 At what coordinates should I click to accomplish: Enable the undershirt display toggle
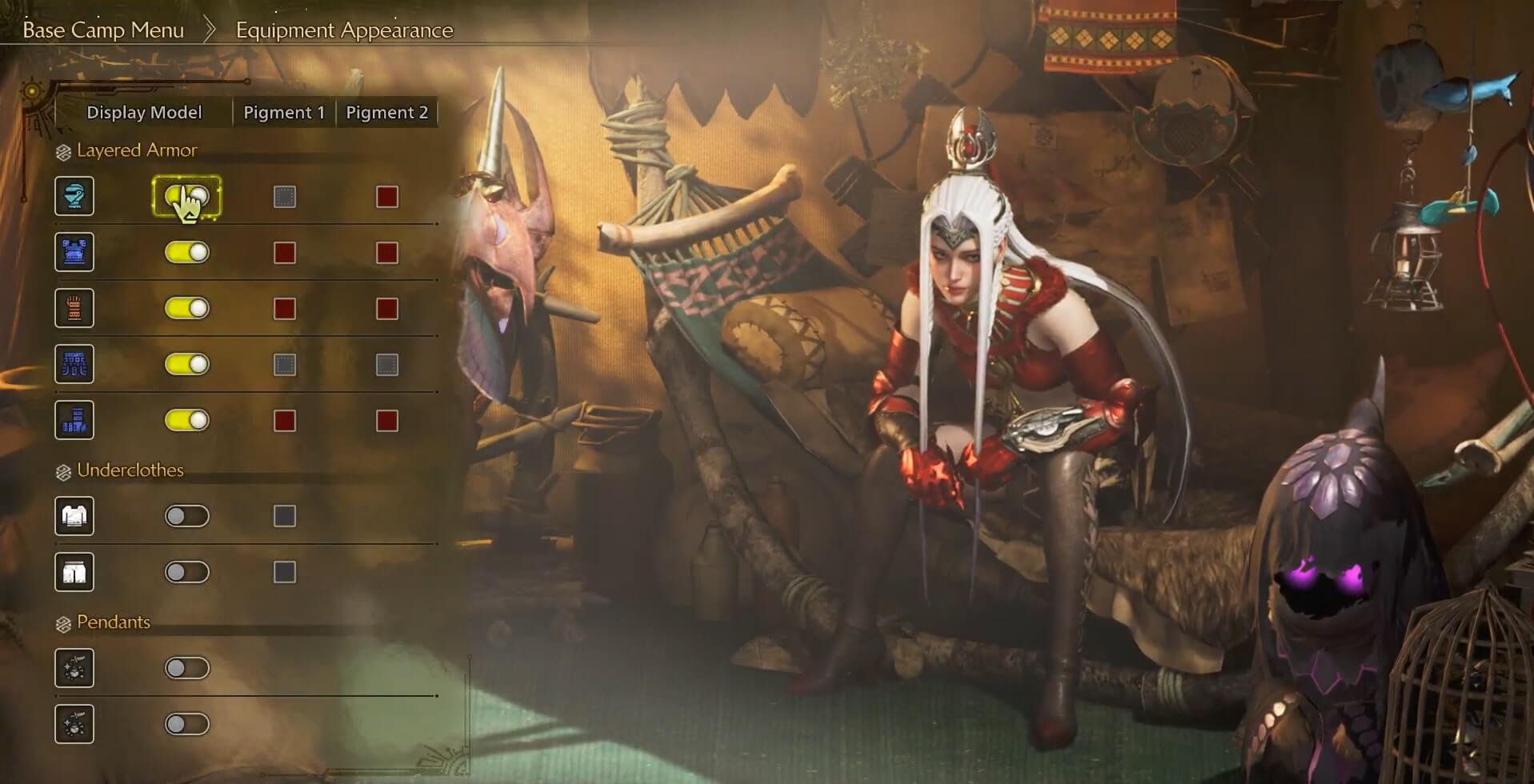187,516
